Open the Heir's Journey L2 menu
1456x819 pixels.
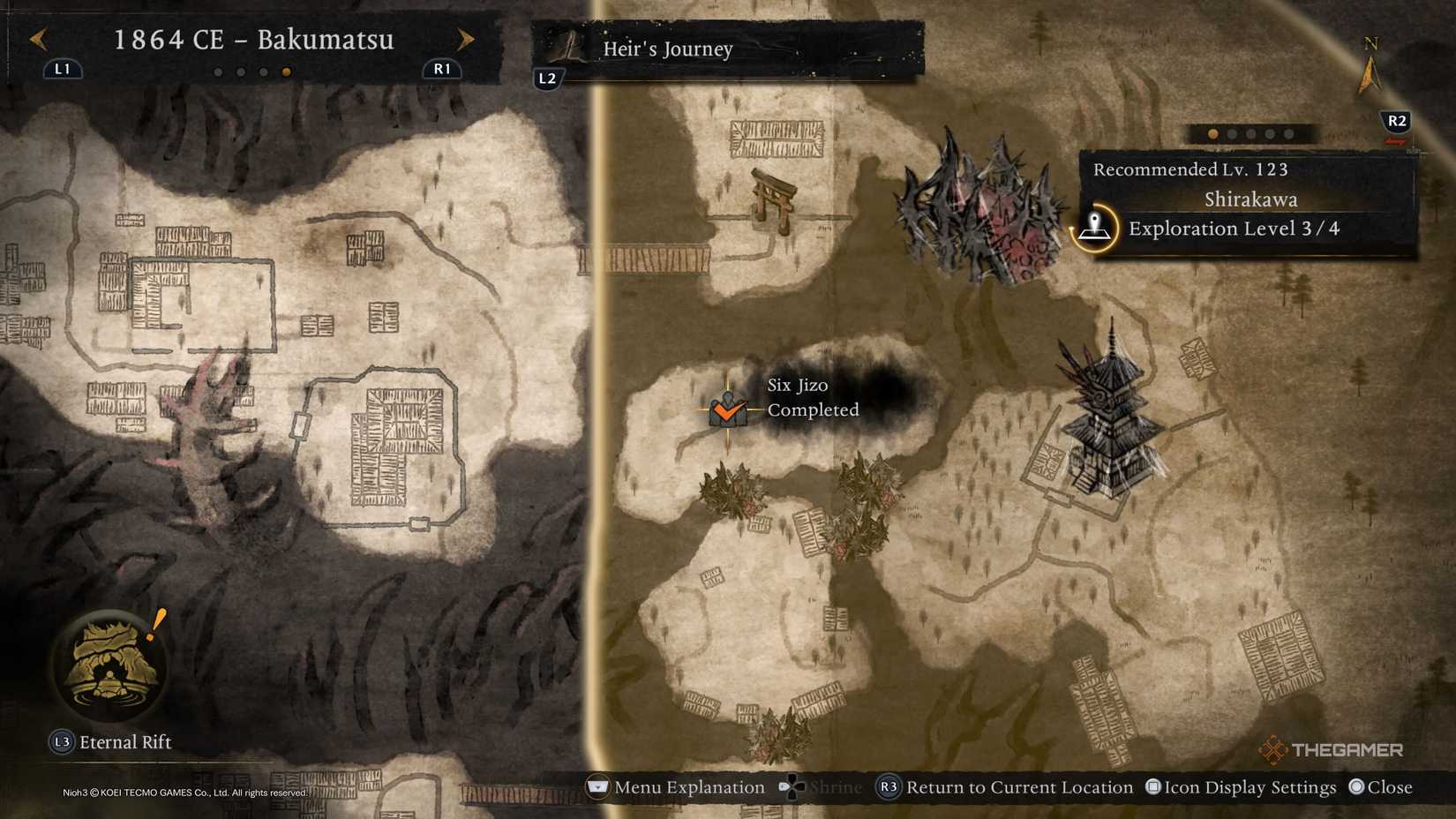coord(547,78)
